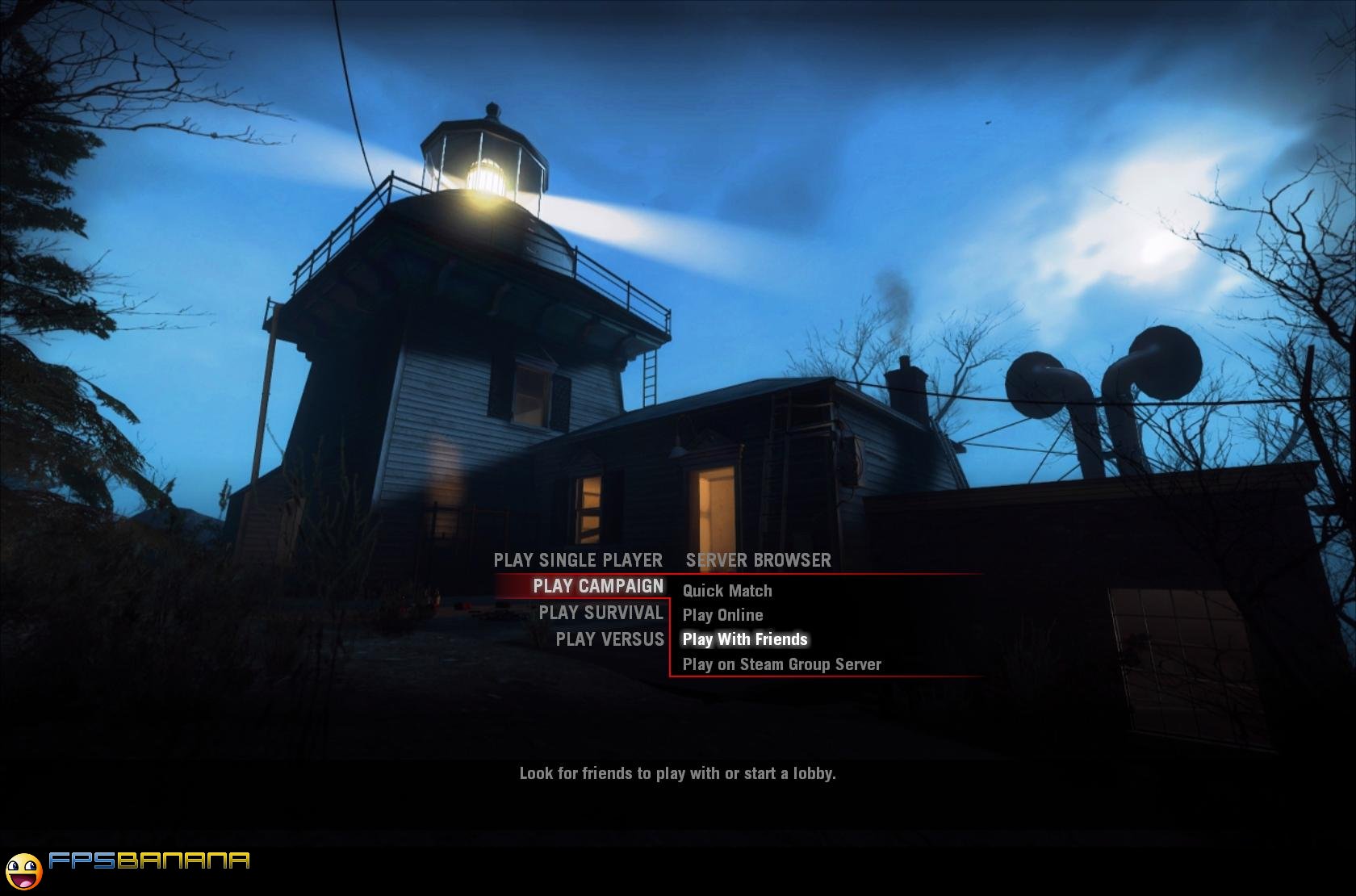The image size is (1356, 896).
Task: Open the campaign submenu via SERVER BROWSER header
Action: tap(757, 560)
